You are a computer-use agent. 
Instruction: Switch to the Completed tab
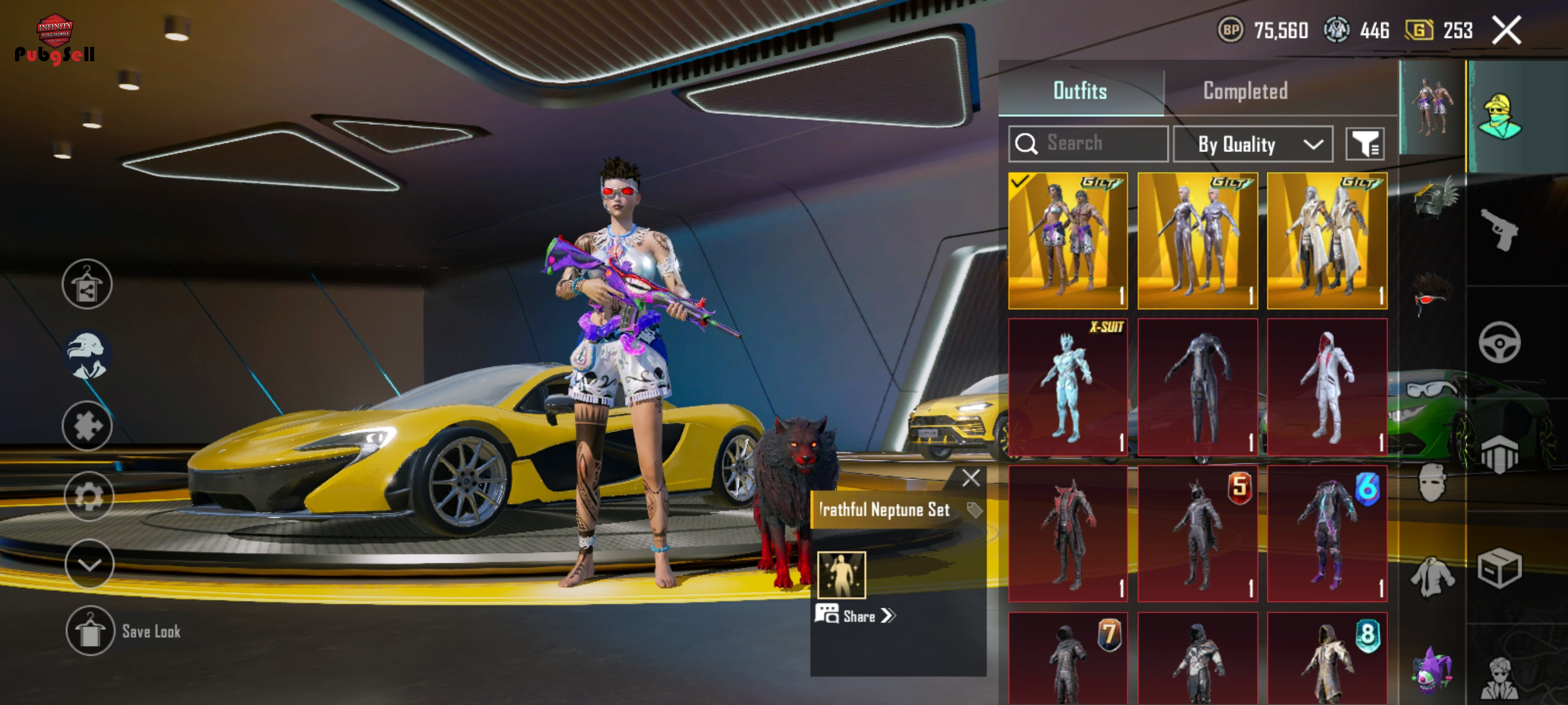click(x=1245, y=91)
